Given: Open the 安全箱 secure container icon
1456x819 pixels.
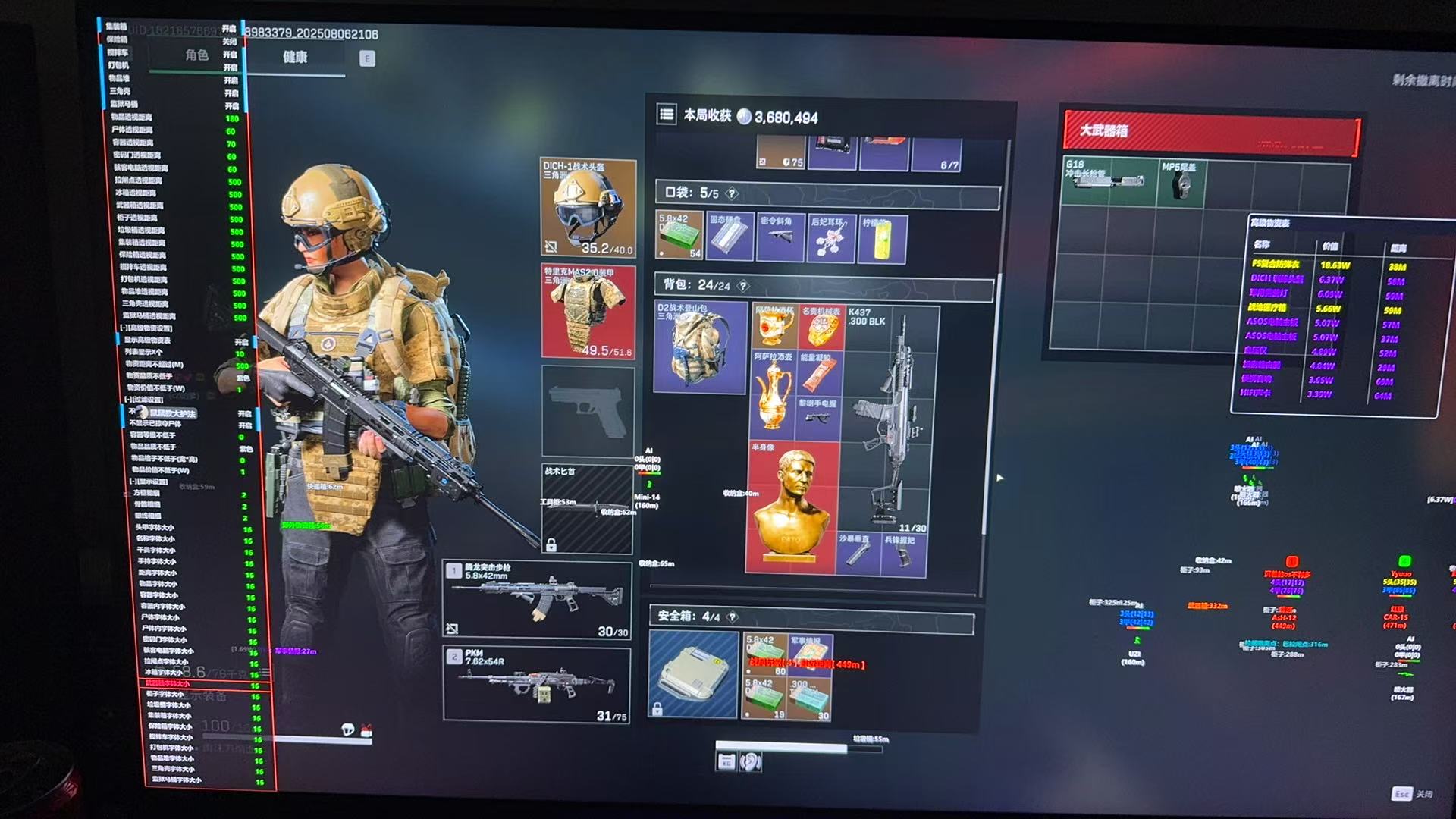Looking at the screenshot, I should 693,674.
